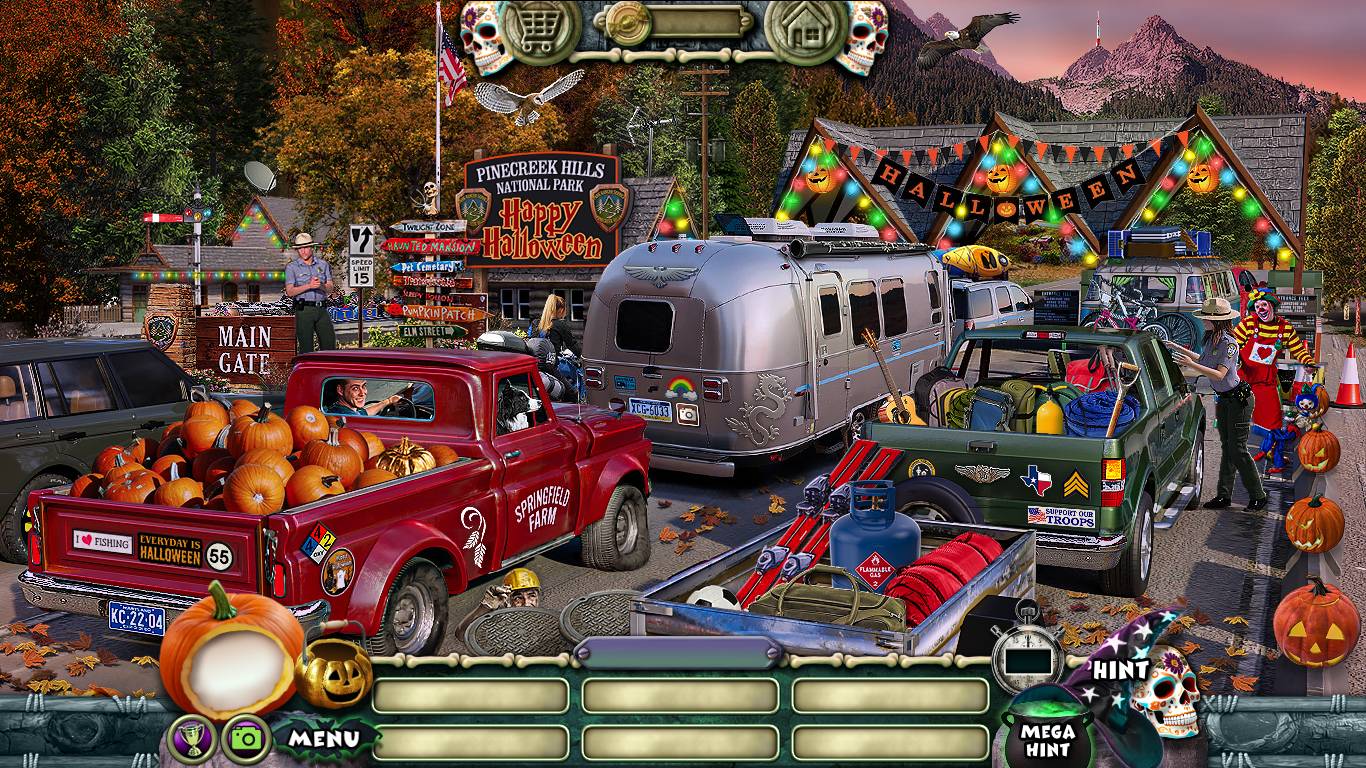1366x768 pixels.
Task: Open the shop via the shopping cart icon
Action: 542,28
